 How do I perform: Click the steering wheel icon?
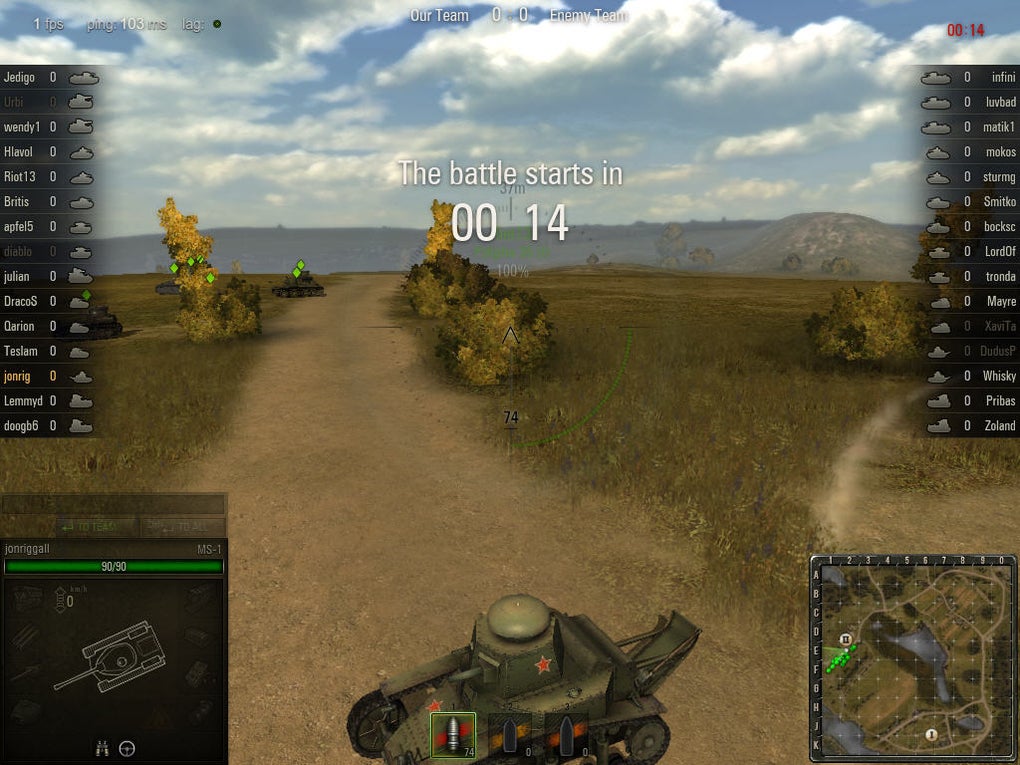click(x=127, y=748)
